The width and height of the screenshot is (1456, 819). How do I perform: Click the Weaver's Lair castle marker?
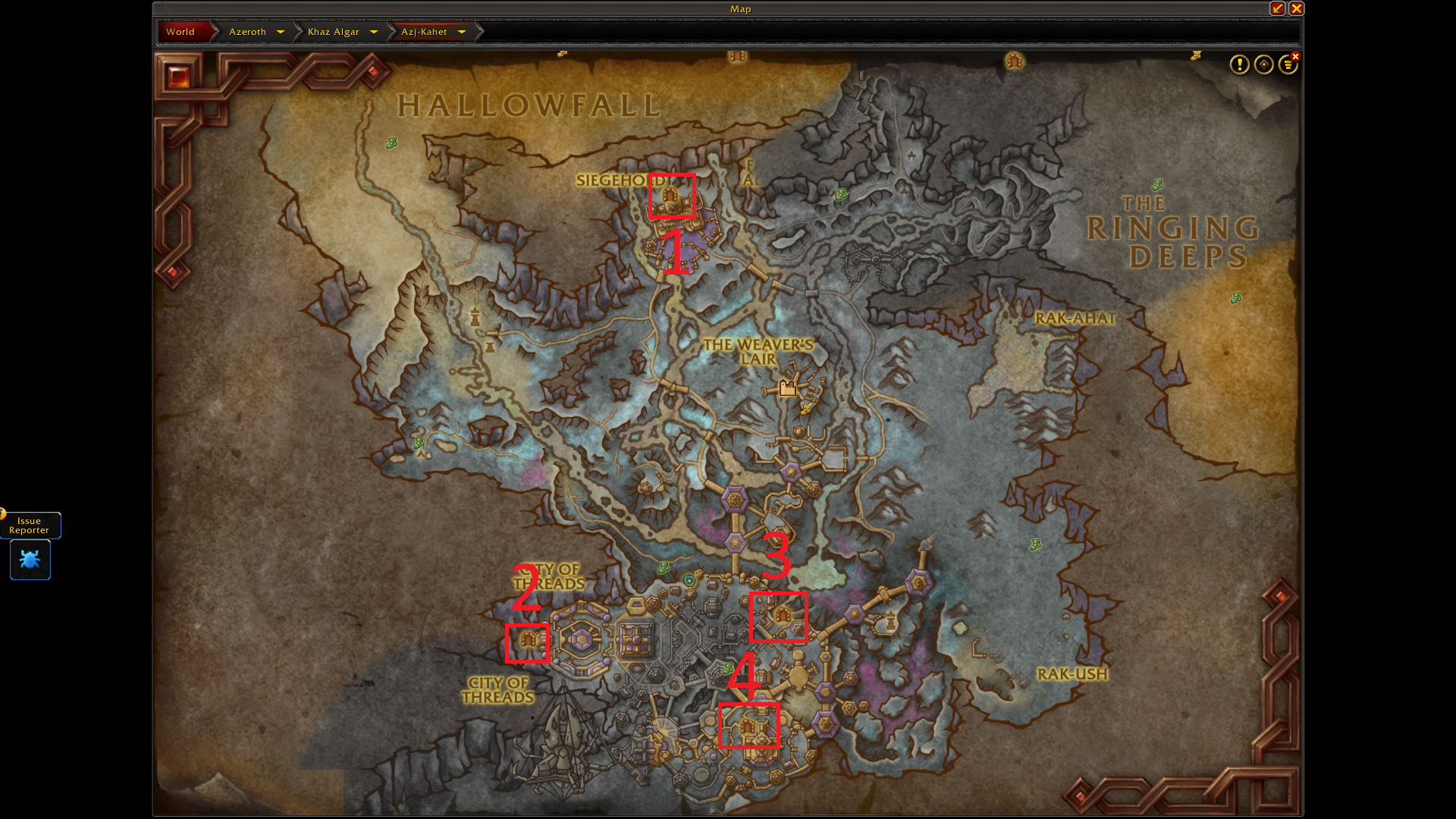click(x=788, y=388)
